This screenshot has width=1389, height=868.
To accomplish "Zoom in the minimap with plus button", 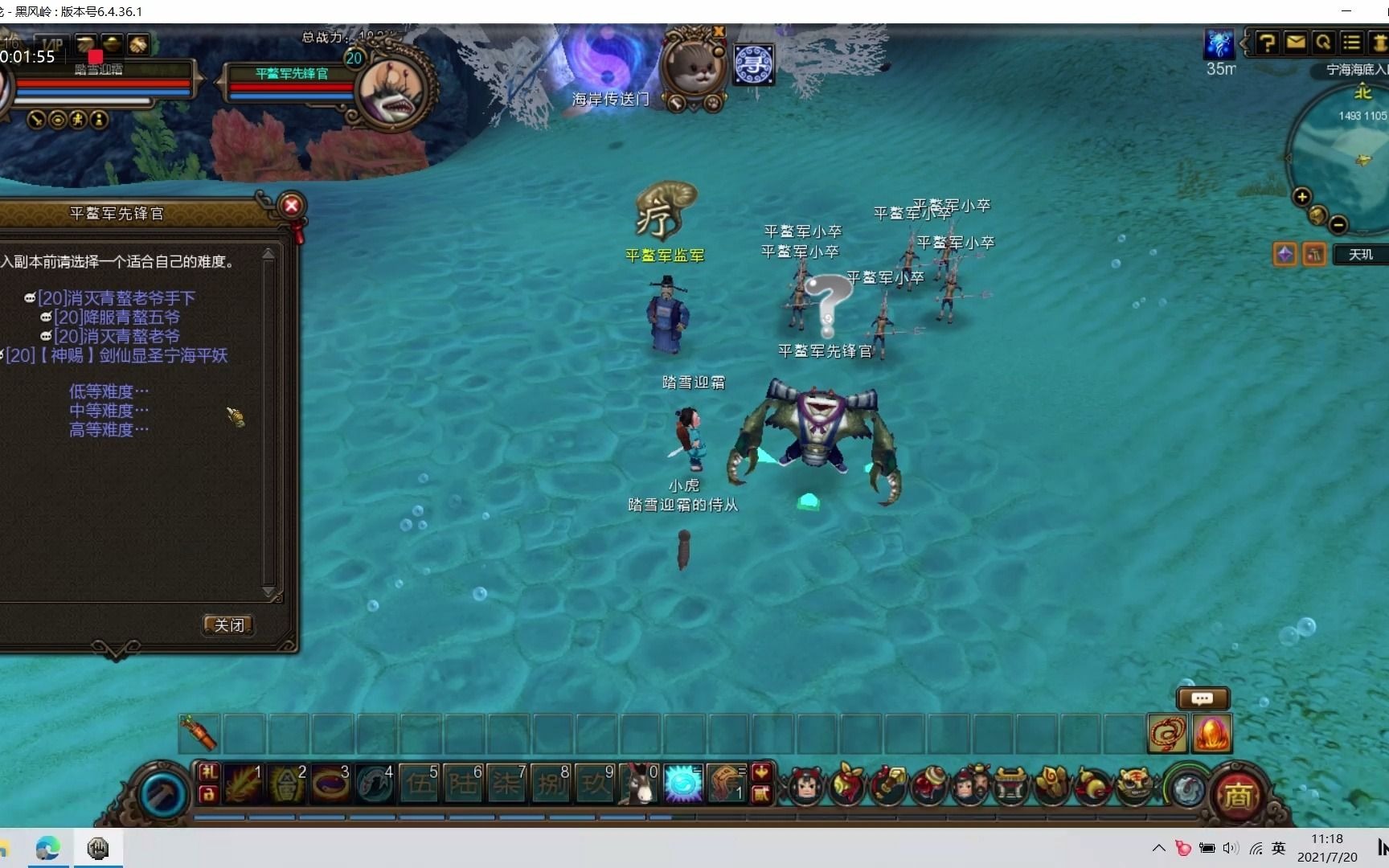I will click(1302, 197).
